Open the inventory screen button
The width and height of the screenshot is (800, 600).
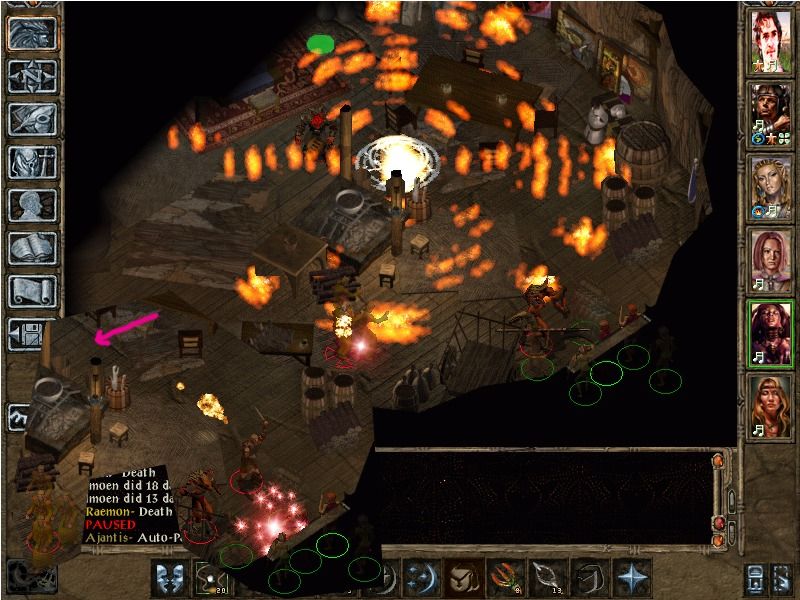tap(31, 161)
